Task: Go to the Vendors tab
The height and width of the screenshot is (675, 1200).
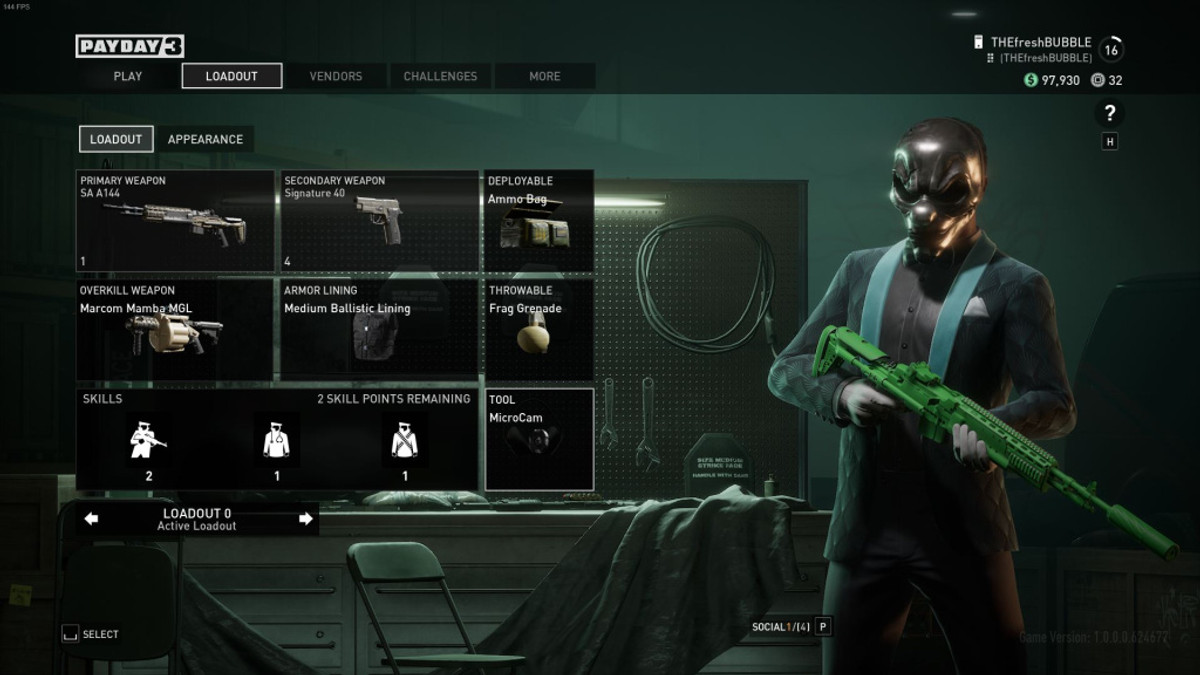Action: point(336,76)
